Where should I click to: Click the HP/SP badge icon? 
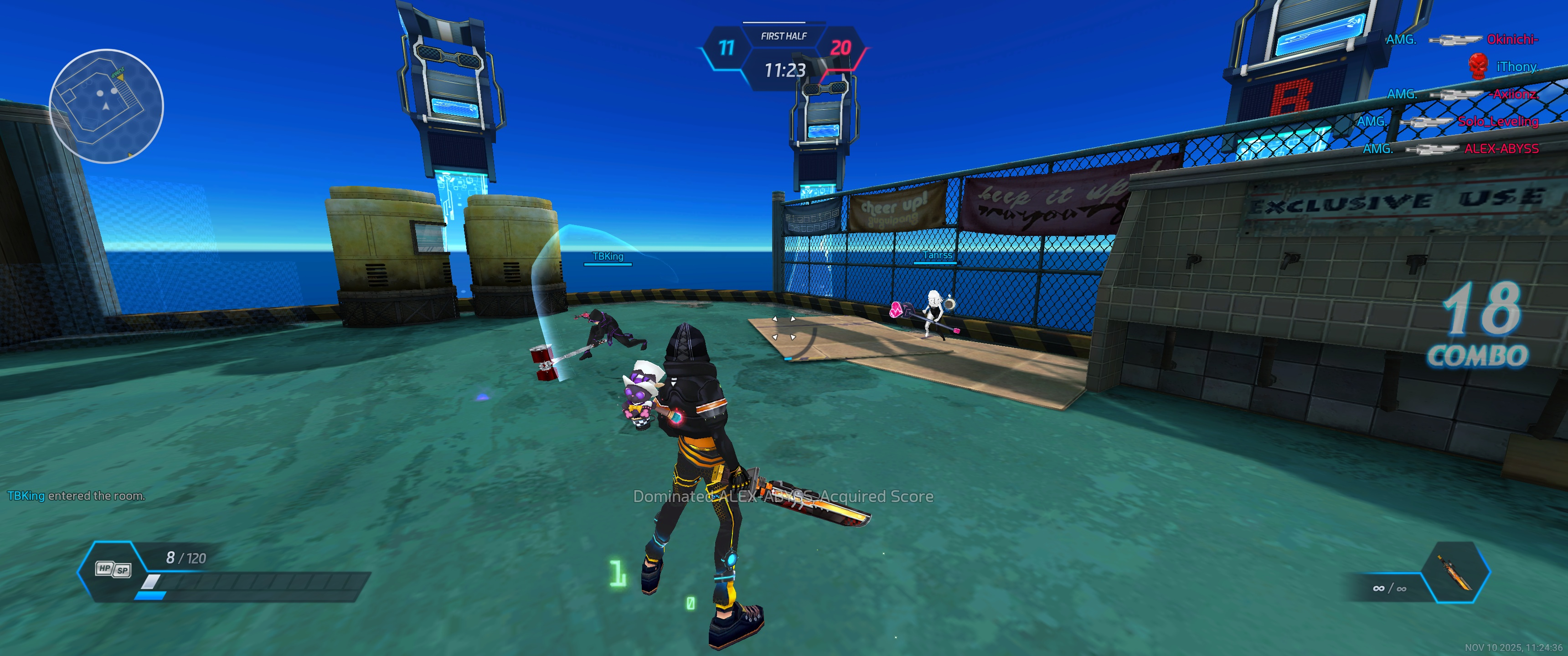click(x=113, y=569)
